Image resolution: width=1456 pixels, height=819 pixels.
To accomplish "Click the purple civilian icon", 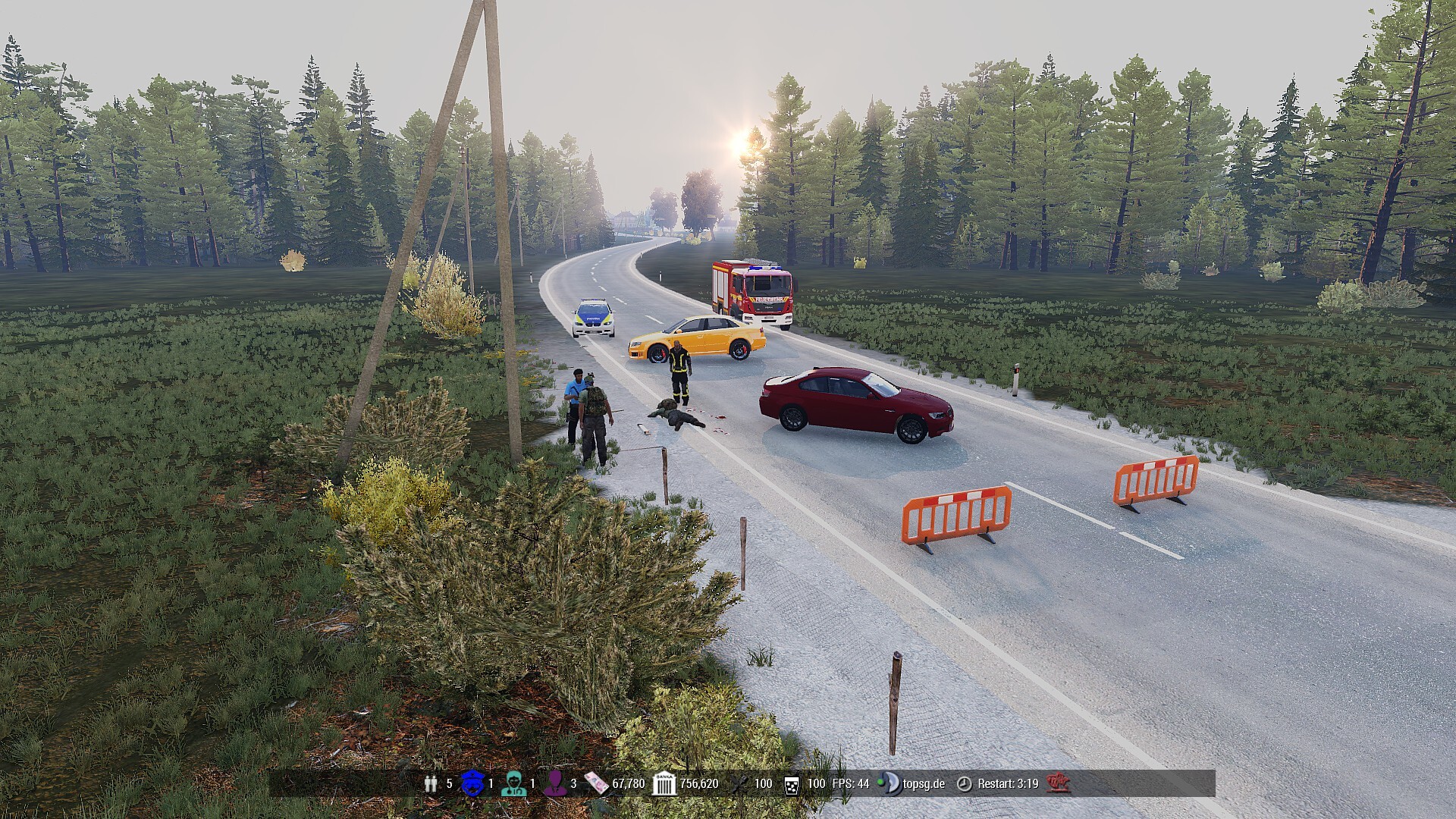I will click(555, 783).
